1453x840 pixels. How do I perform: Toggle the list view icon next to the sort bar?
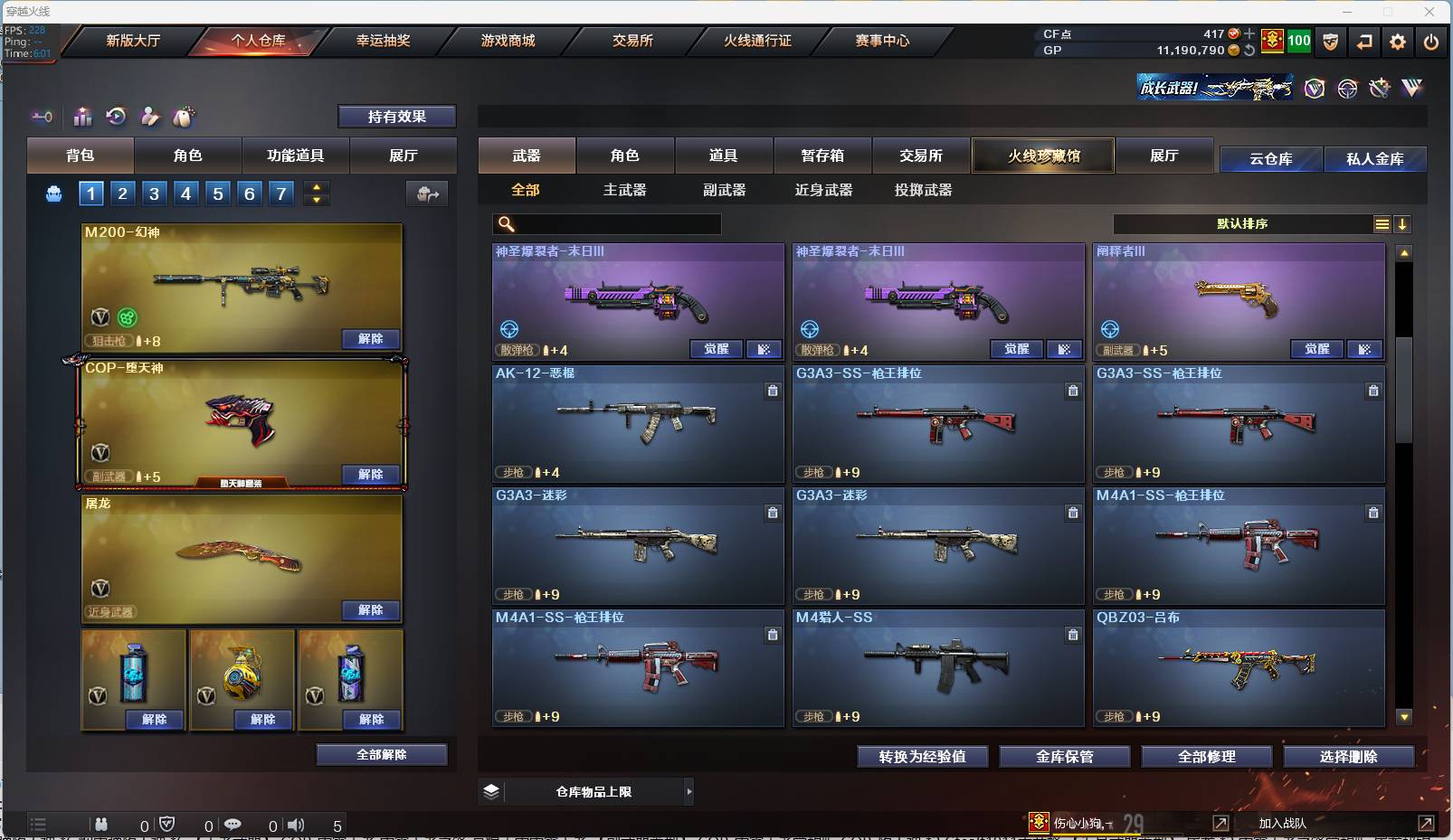point(1382,223)
